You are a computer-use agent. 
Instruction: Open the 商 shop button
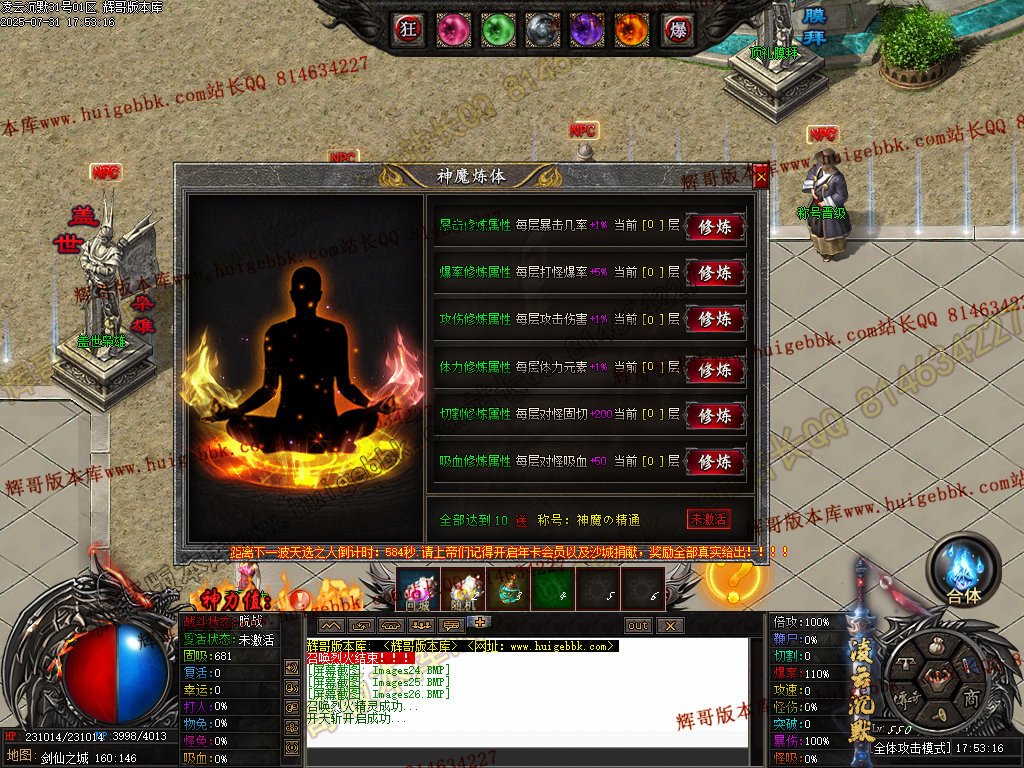pos(970,699)
